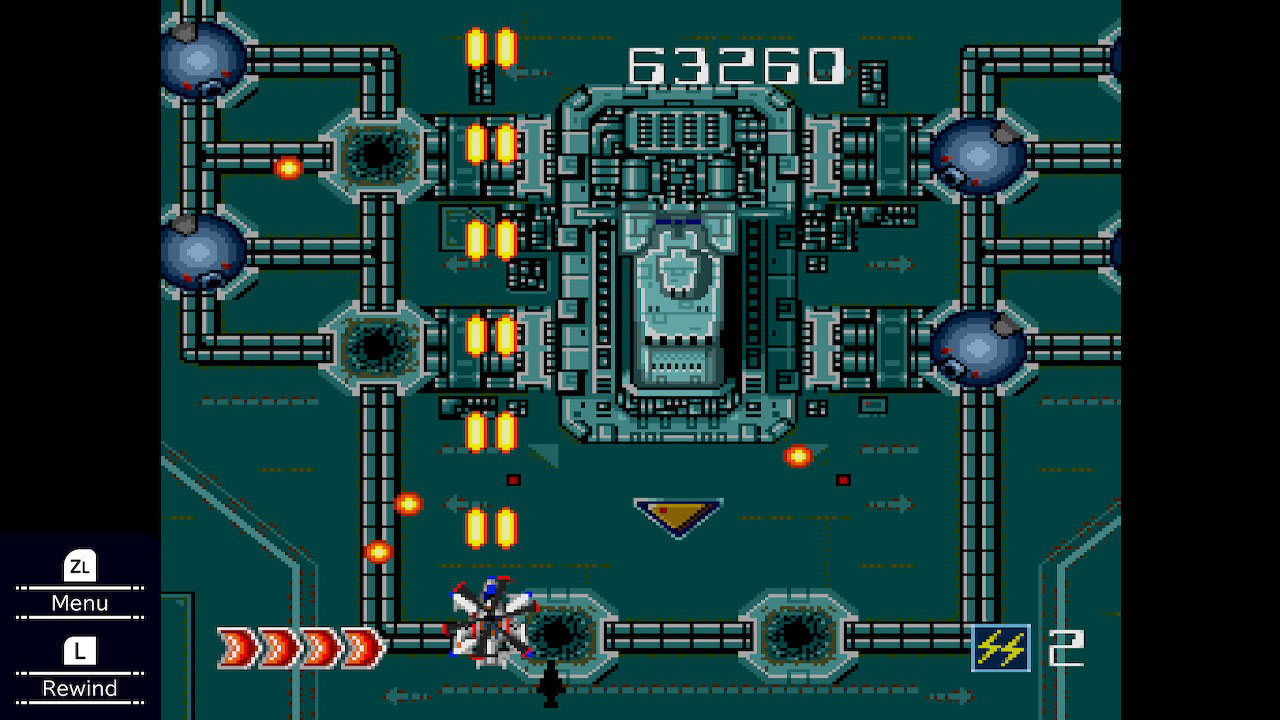Select the player's ship sprite
This screenshot has height=720, width=1280.
(x=492, y=625)
